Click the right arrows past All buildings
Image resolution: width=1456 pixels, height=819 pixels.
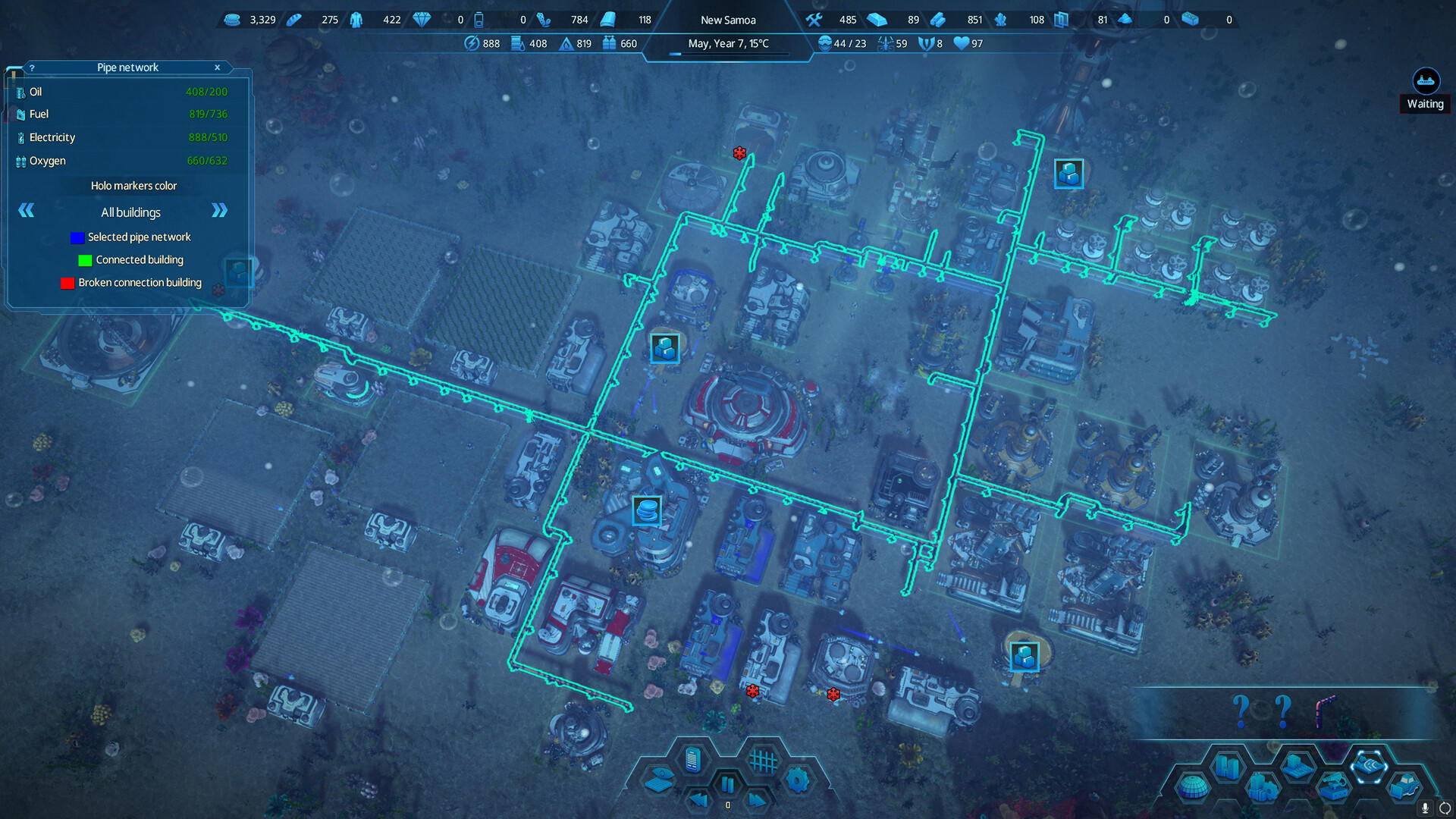pyautogui.click(x=219, y=211)
